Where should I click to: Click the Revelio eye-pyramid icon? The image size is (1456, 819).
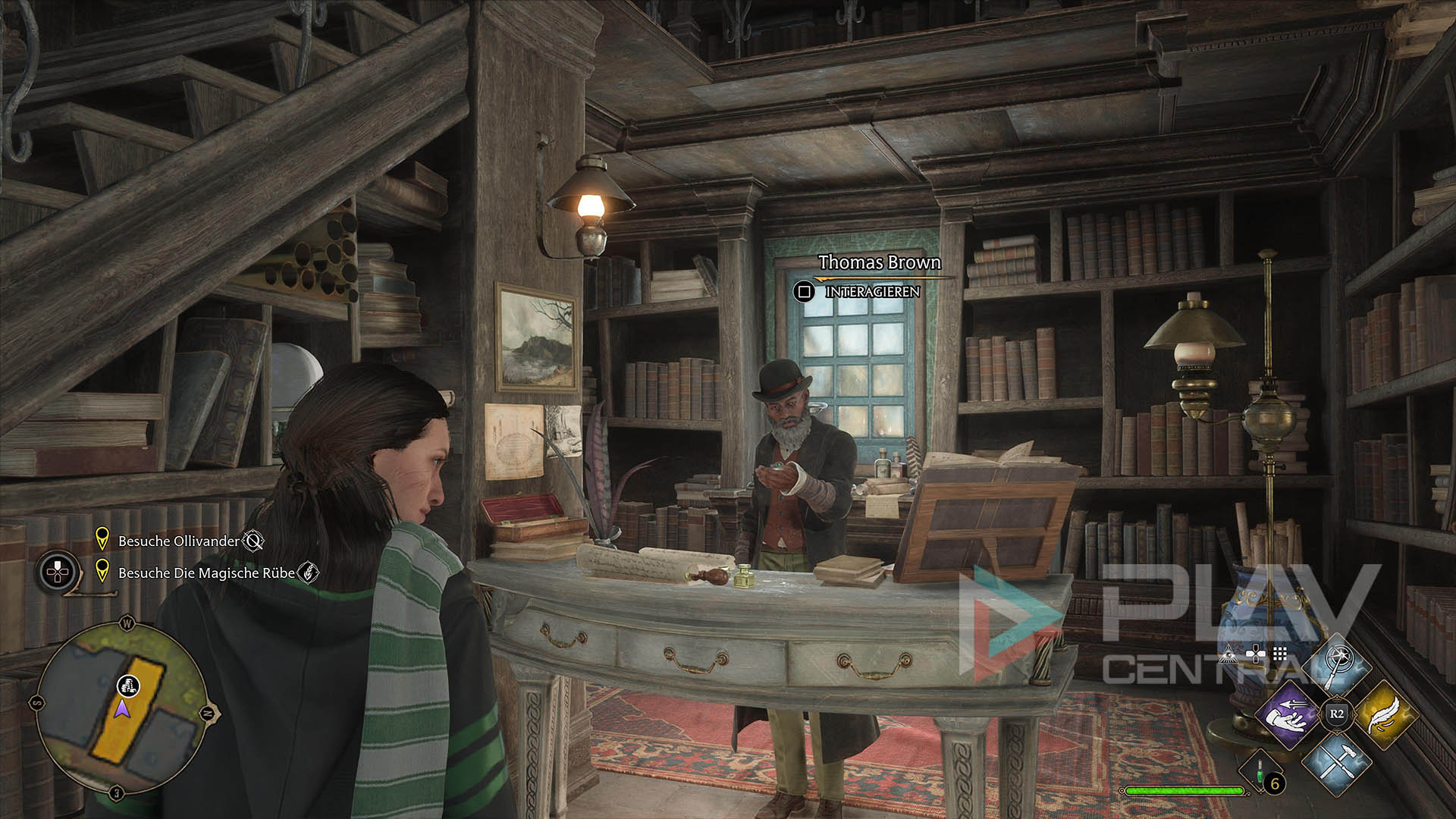(1228, 654)
